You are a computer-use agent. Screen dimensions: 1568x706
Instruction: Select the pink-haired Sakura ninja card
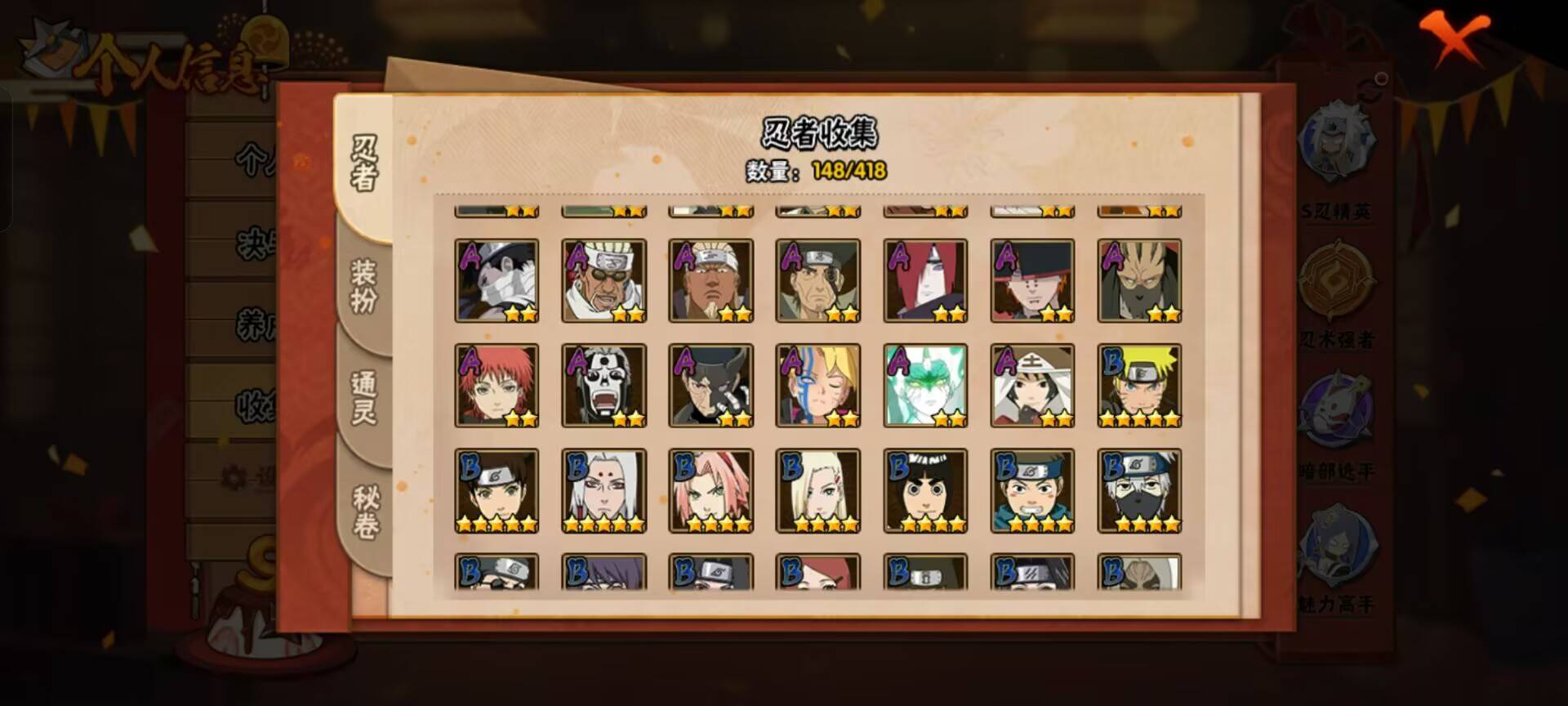click(713, 490)
